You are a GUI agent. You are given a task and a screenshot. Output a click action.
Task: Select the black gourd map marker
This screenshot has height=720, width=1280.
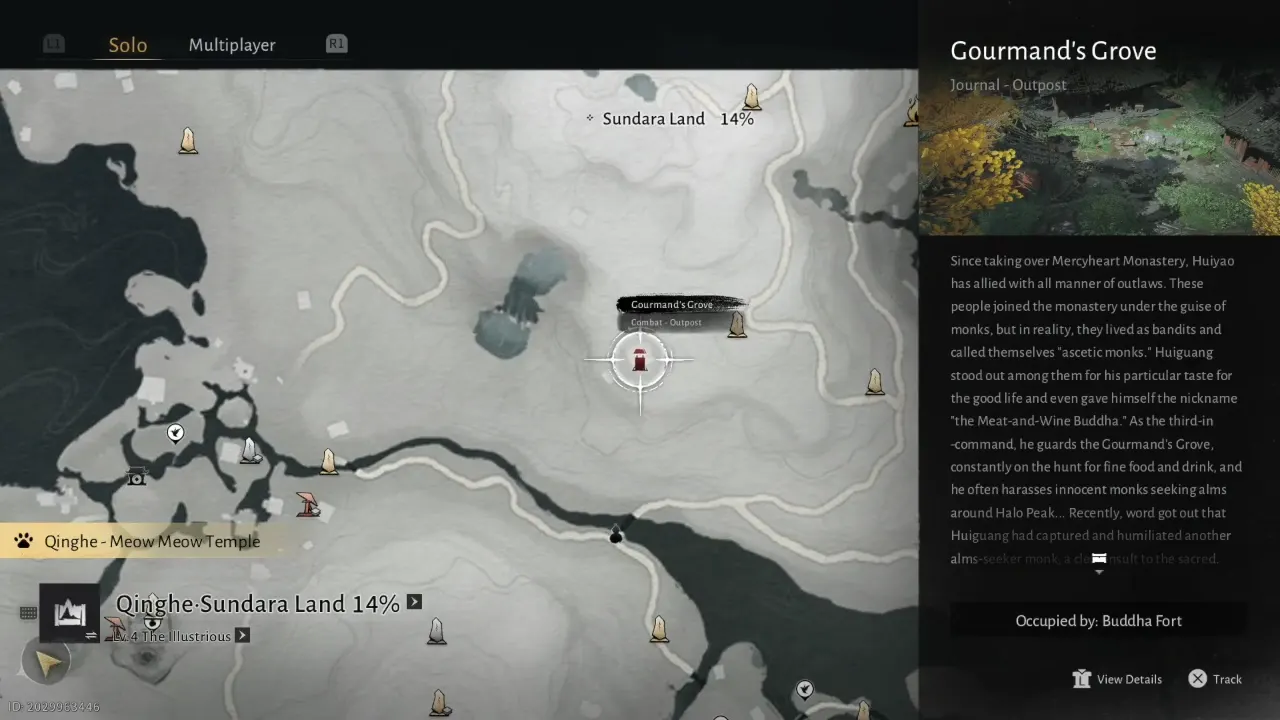point(616,534)
